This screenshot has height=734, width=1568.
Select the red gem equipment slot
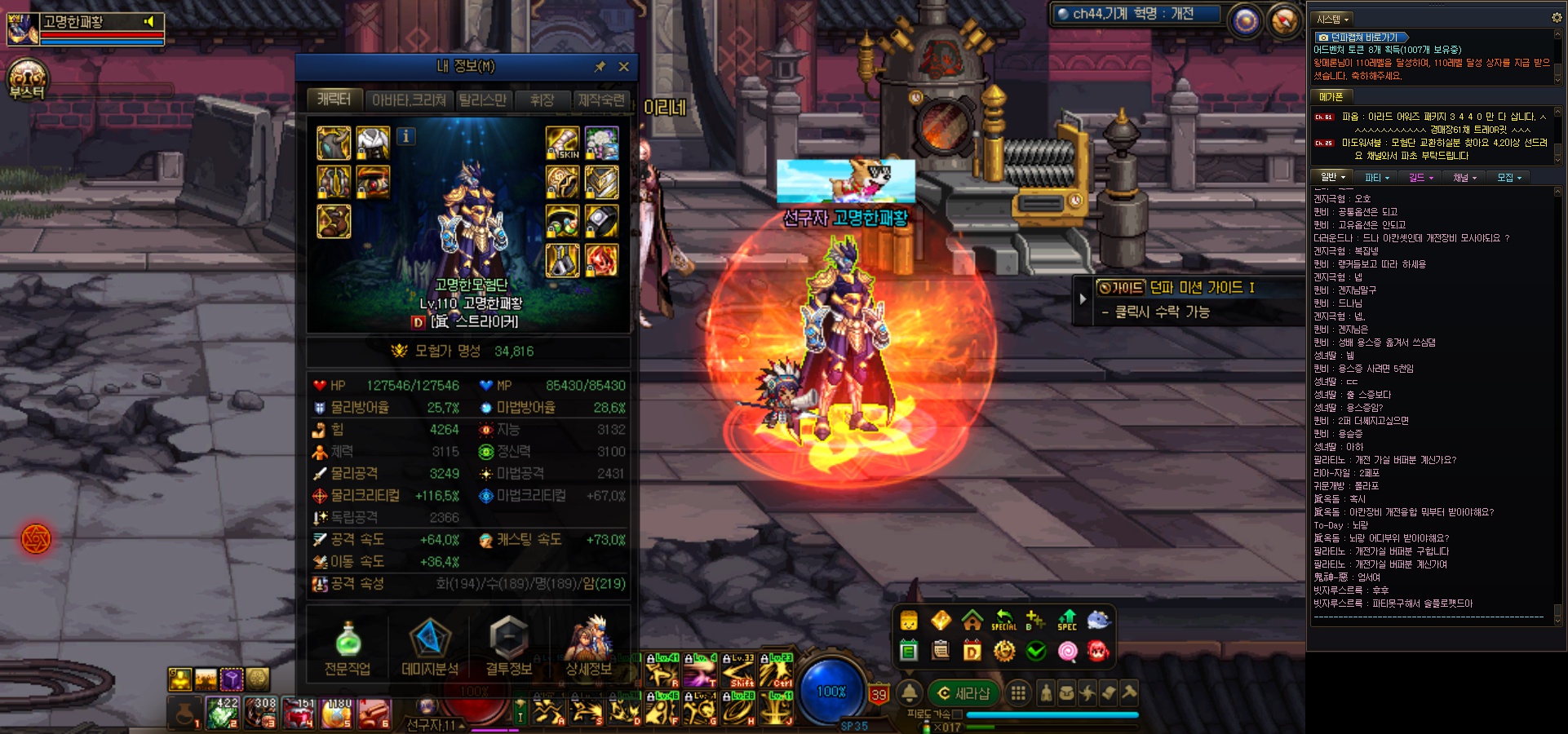click(602, 261)
